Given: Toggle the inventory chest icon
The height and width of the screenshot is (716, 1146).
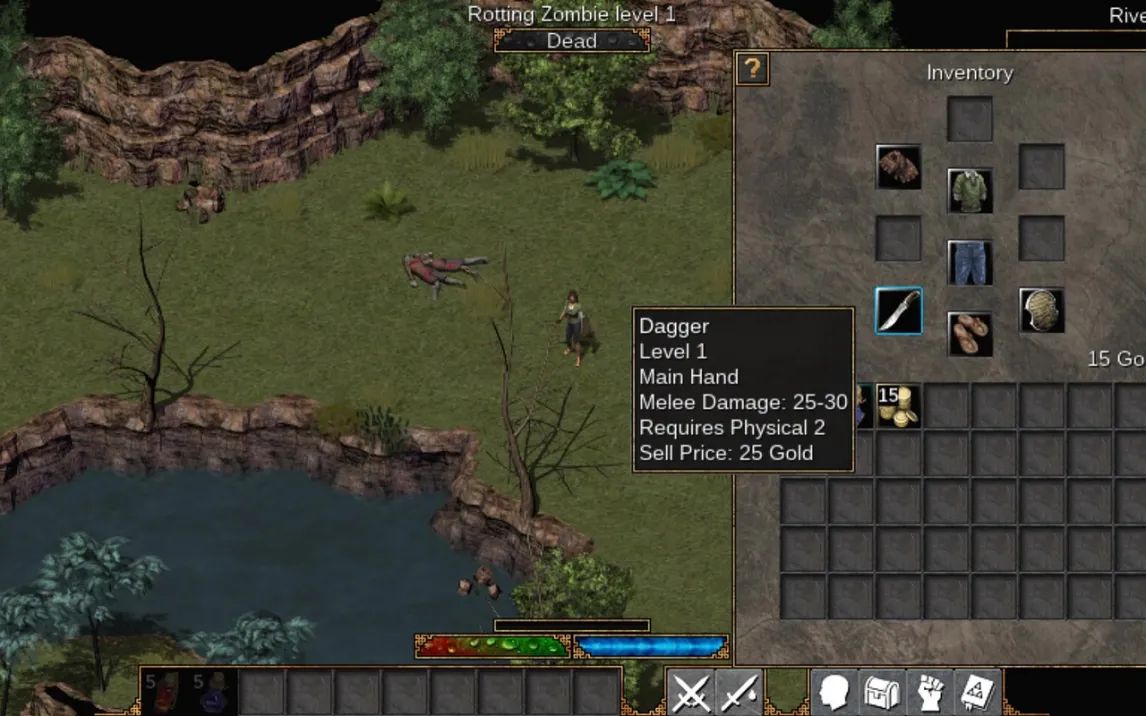Looking at the screenshot, I should [882, 691].
